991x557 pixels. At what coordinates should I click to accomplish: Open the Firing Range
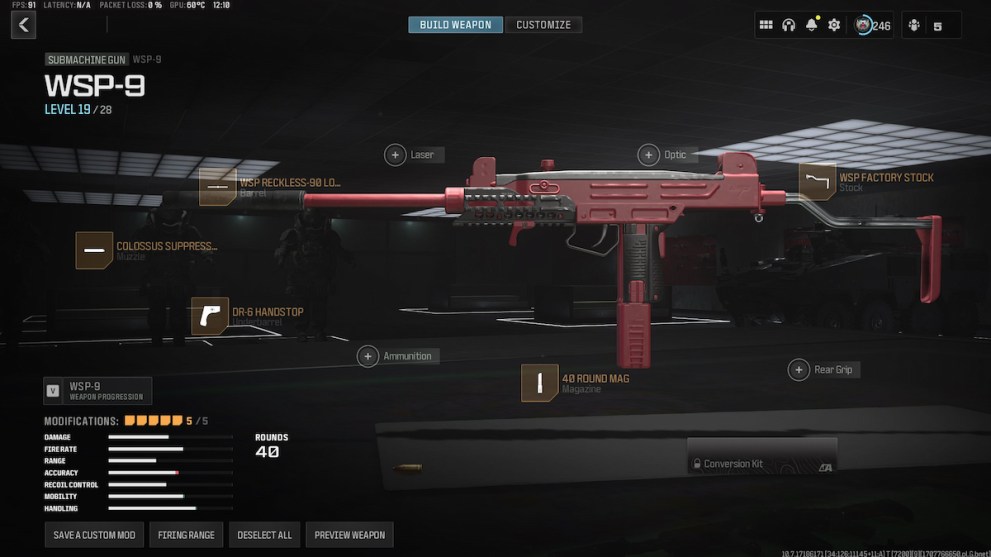pyautogui.click(x=186, y=535)
